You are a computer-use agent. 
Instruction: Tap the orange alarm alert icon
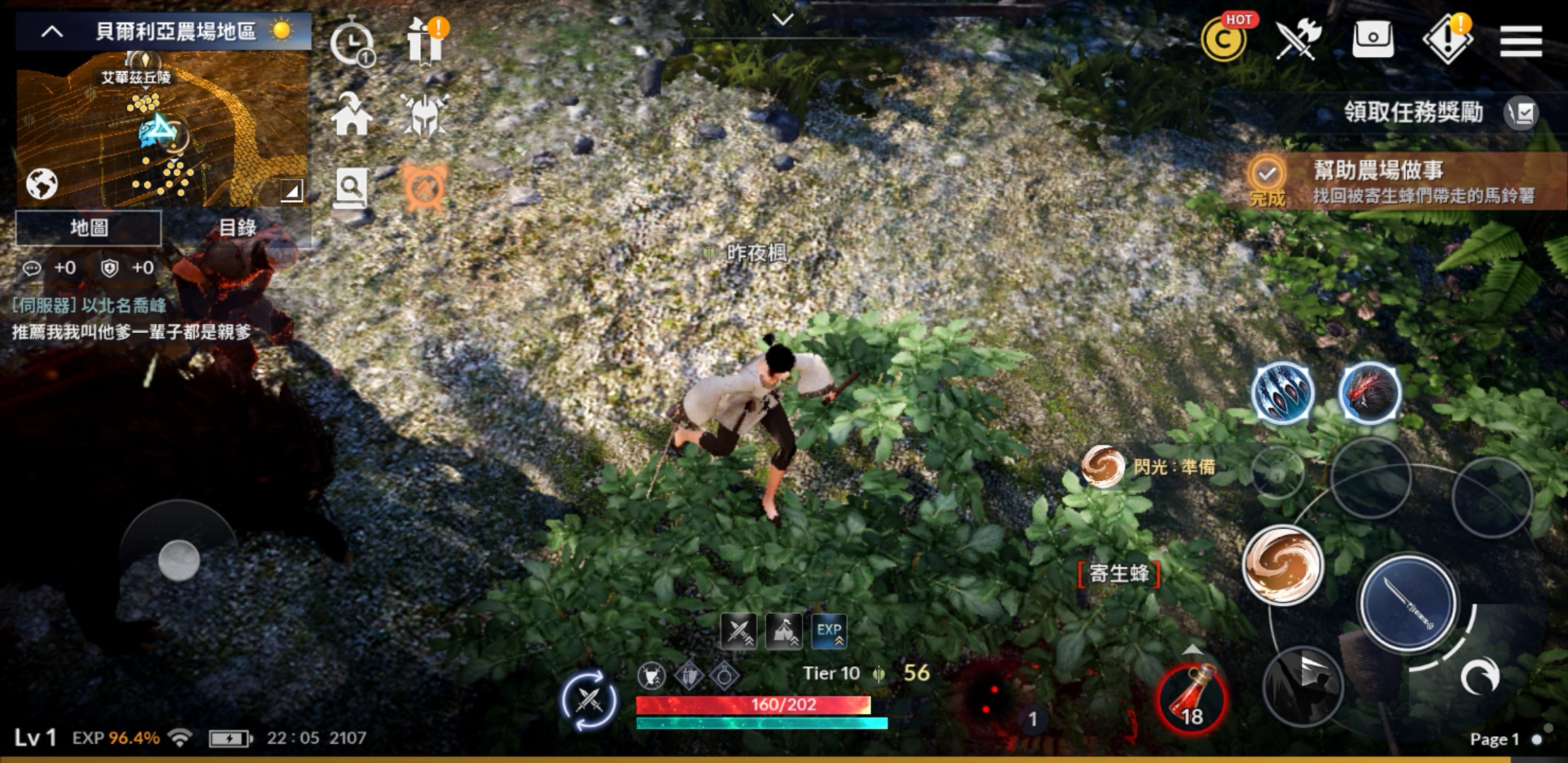426,187
